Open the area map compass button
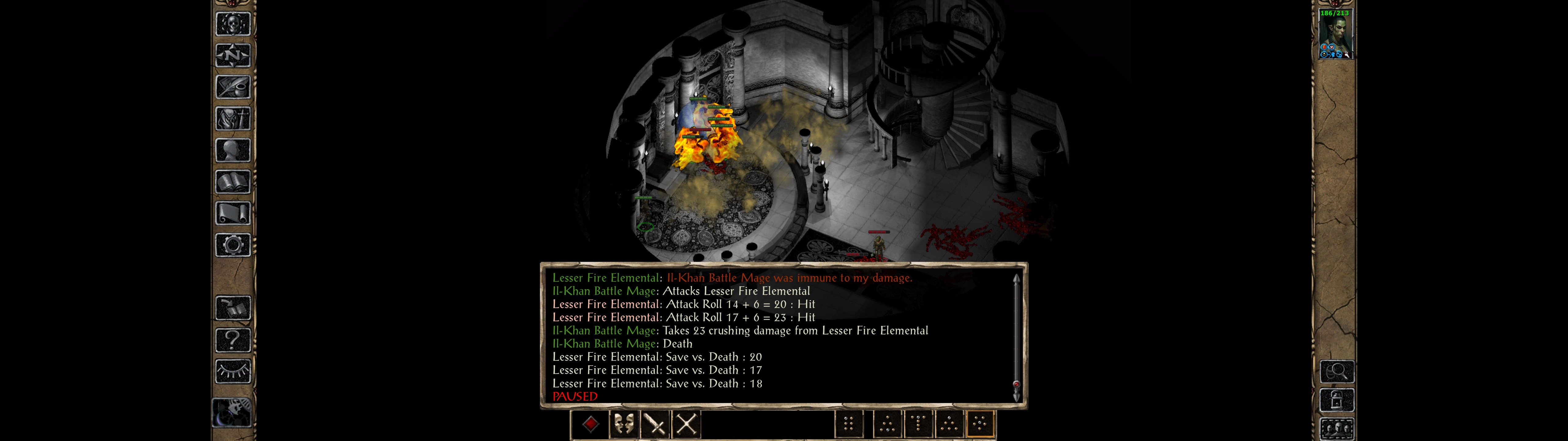 pyautogui.click(x=233, y=55)
